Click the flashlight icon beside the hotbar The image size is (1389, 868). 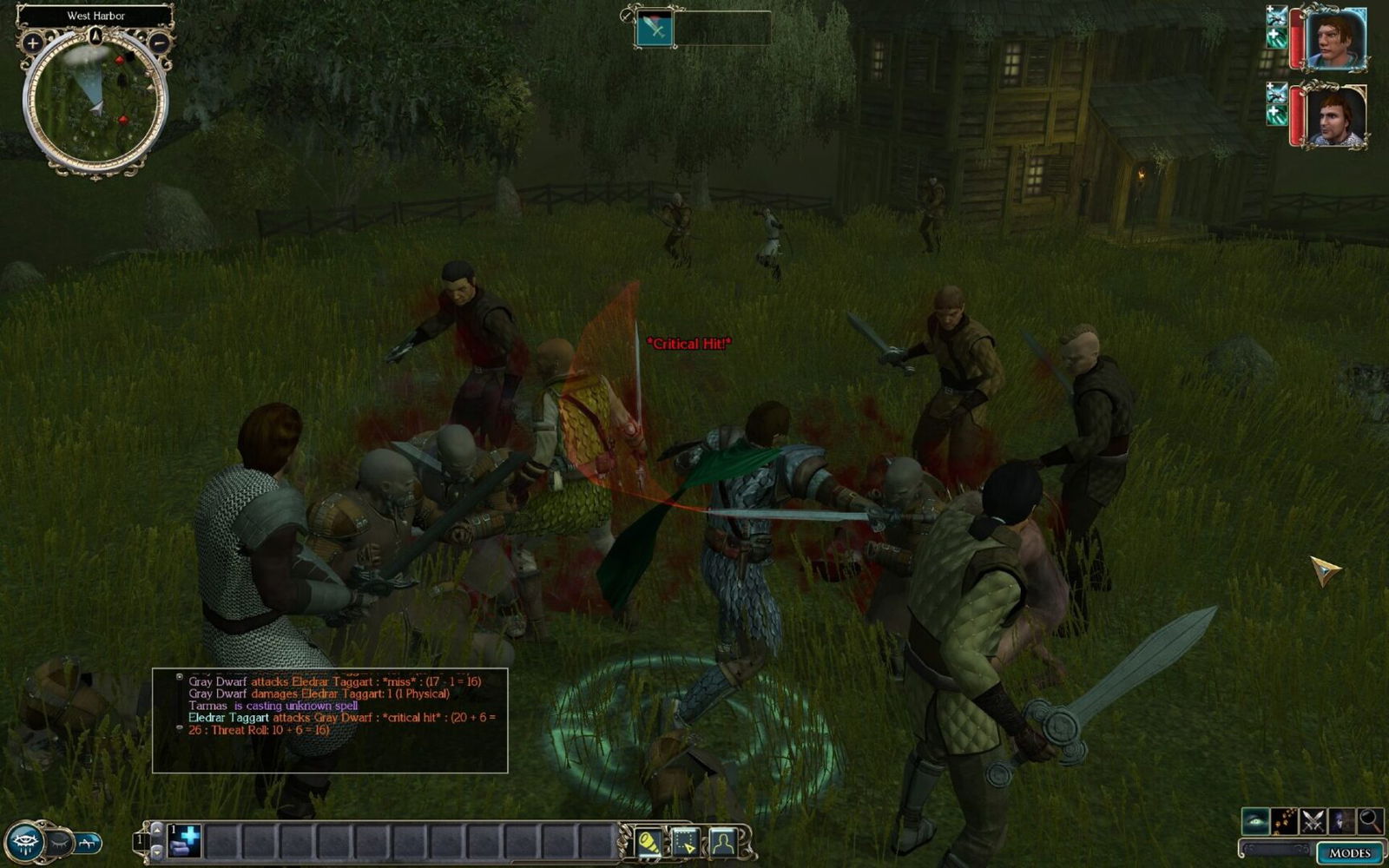[x=648, y=842]
